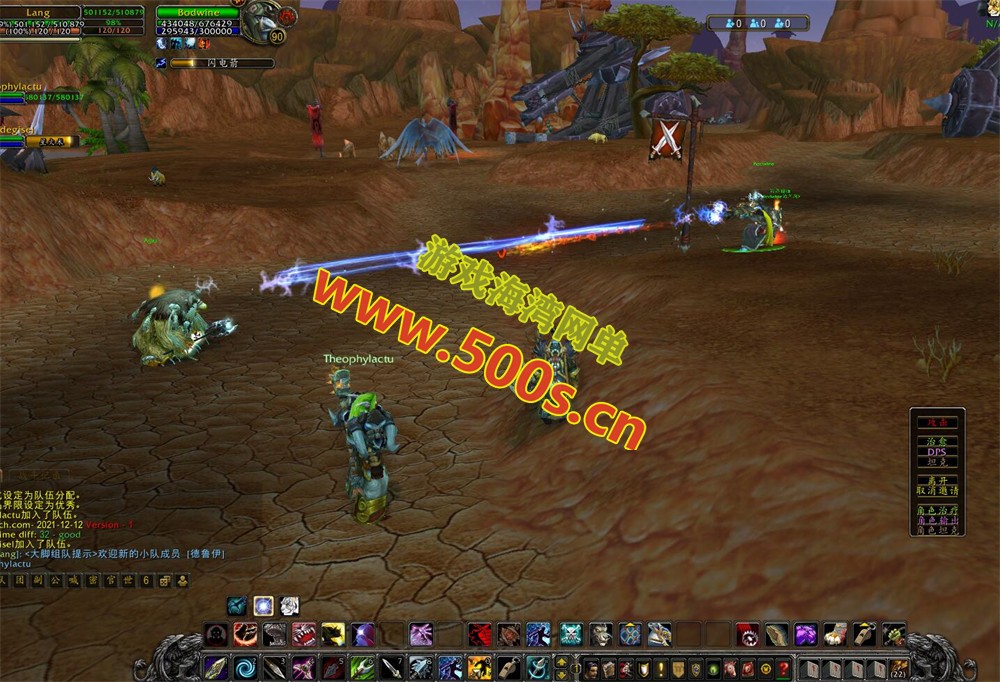Choose the 角色输出 role damage option
1000x682 pixels.
[937, 520]
